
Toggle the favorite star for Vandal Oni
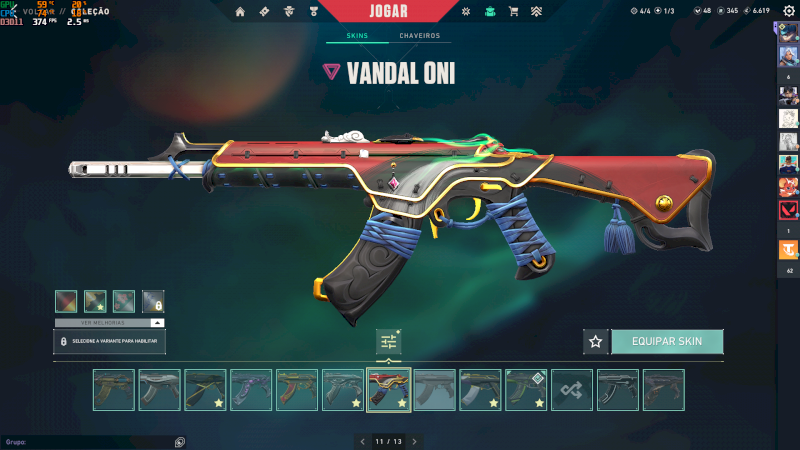pyautogui.click(x=596, y=341)
